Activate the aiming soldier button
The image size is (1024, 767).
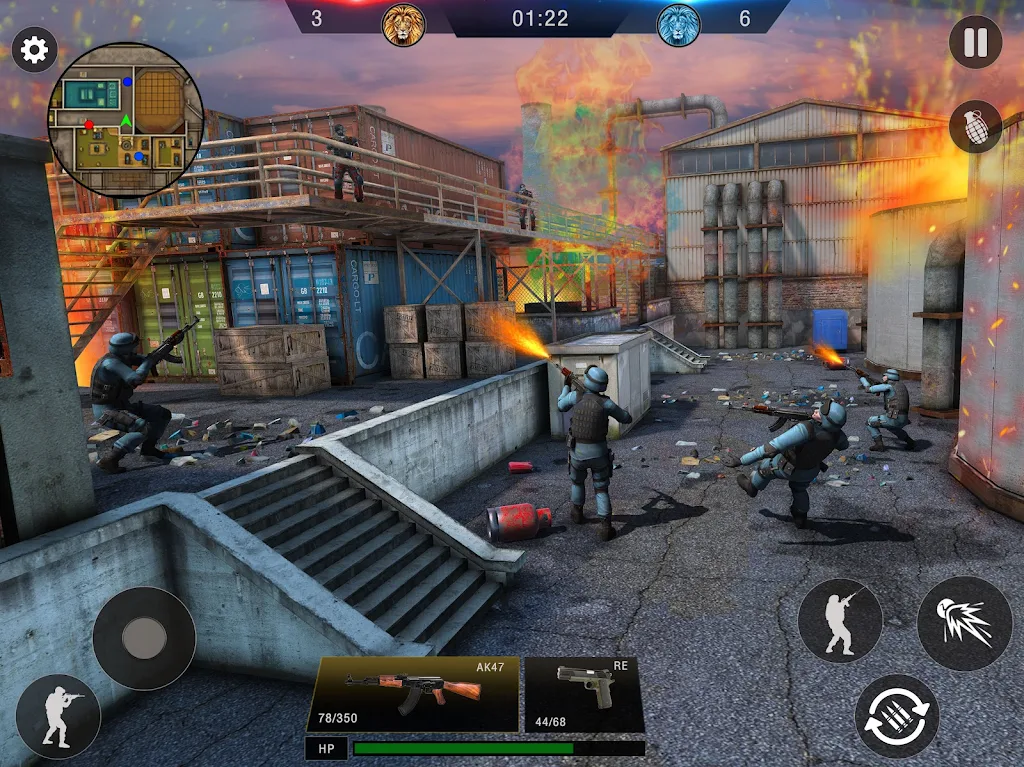[x=840, y=621]
